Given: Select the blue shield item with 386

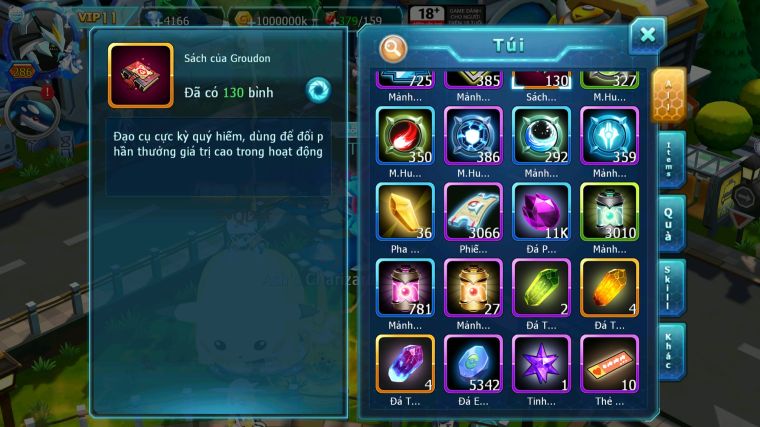Looking at the screenshot, I should coord(473,136).
